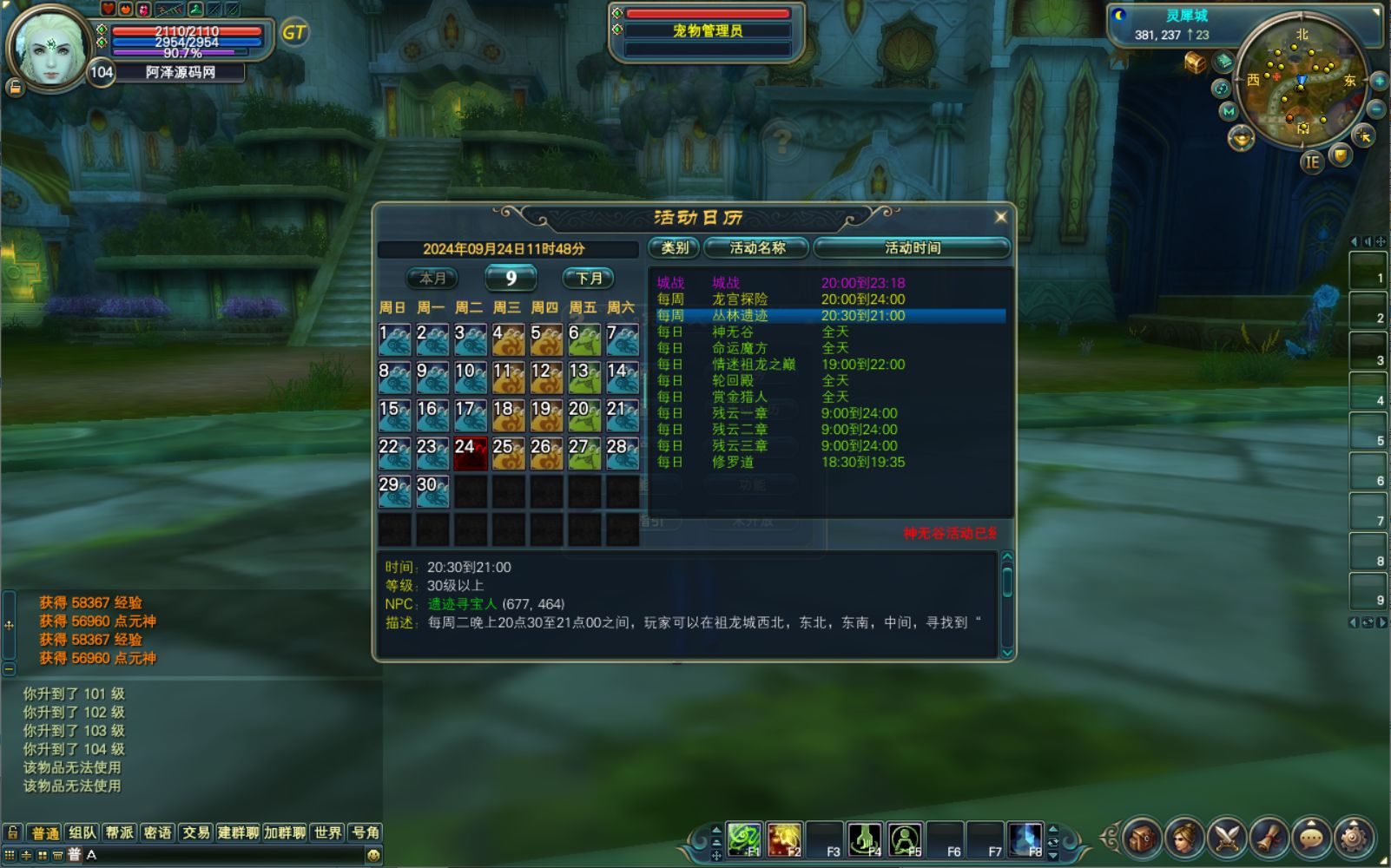Click the 遗迹寻宝人 NPC link
This screenshot has width=1391, height=868.
click(x=462, y=604)
